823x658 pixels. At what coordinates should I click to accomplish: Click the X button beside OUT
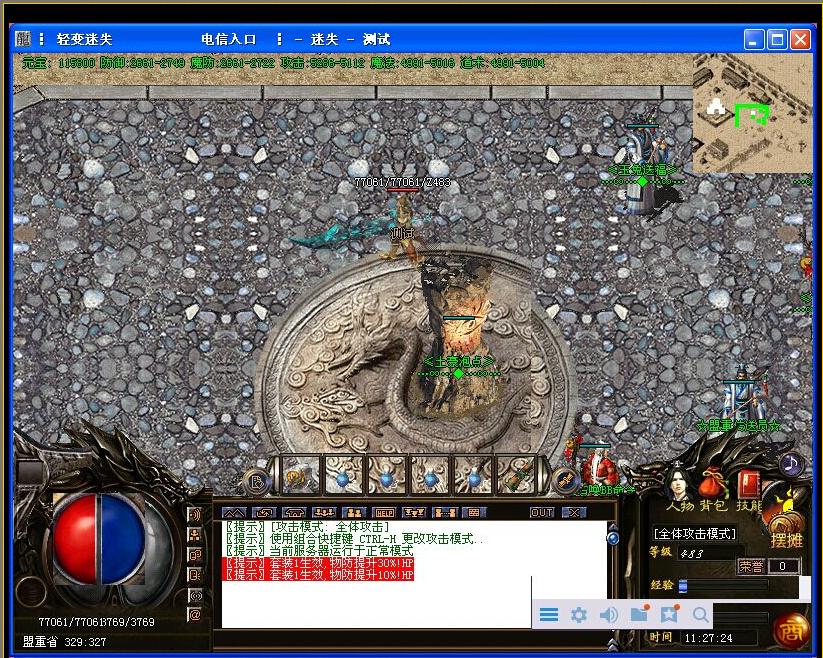(x=573, y=512)
